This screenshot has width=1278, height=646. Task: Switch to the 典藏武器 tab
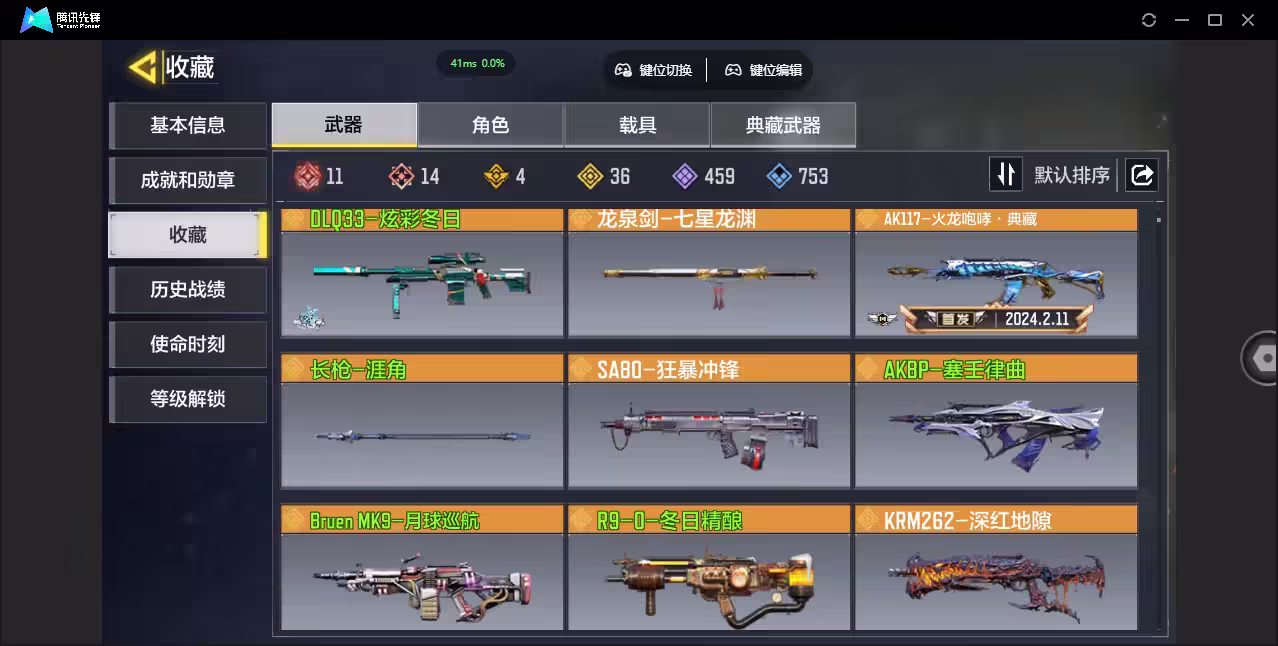[783, 125]
